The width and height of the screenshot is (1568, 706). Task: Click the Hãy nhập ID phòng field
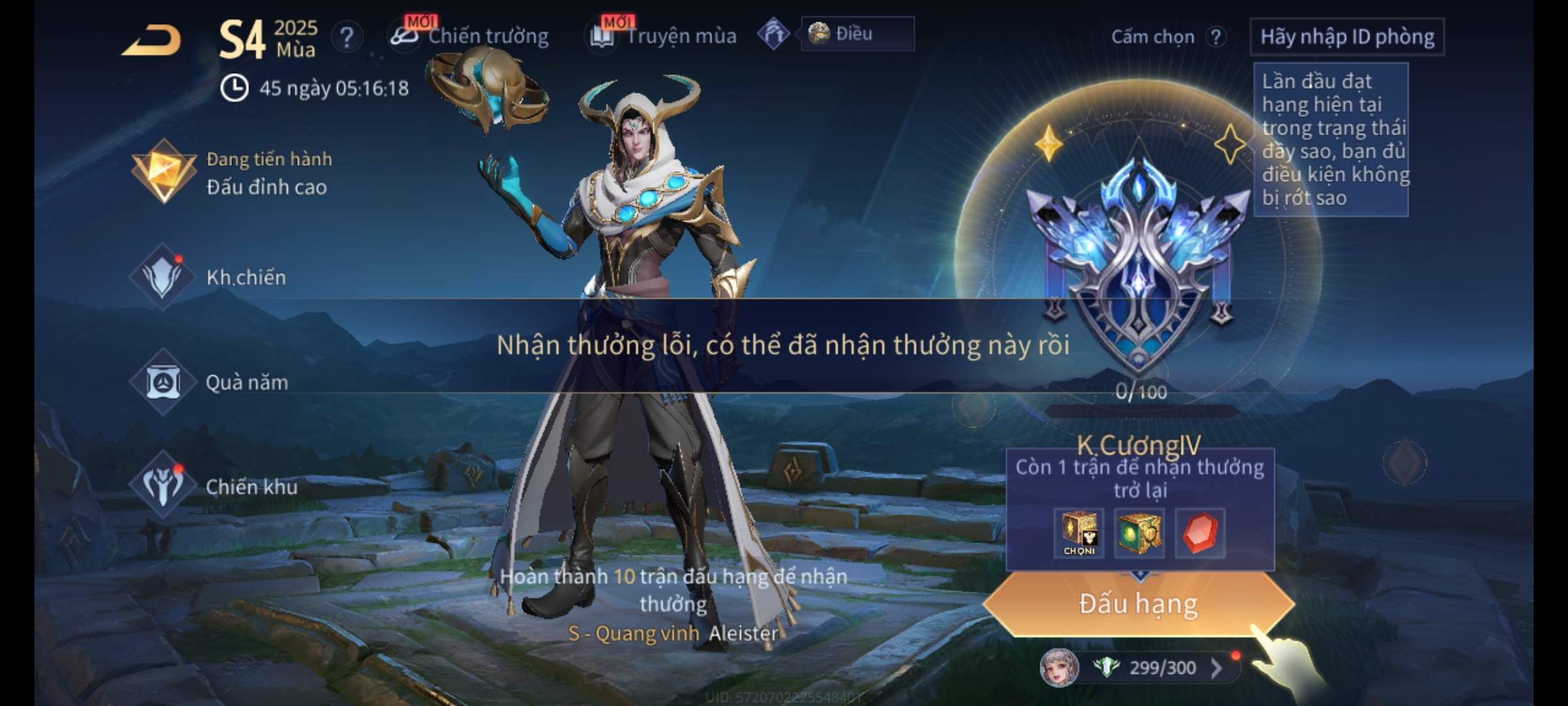(1347, 37)
